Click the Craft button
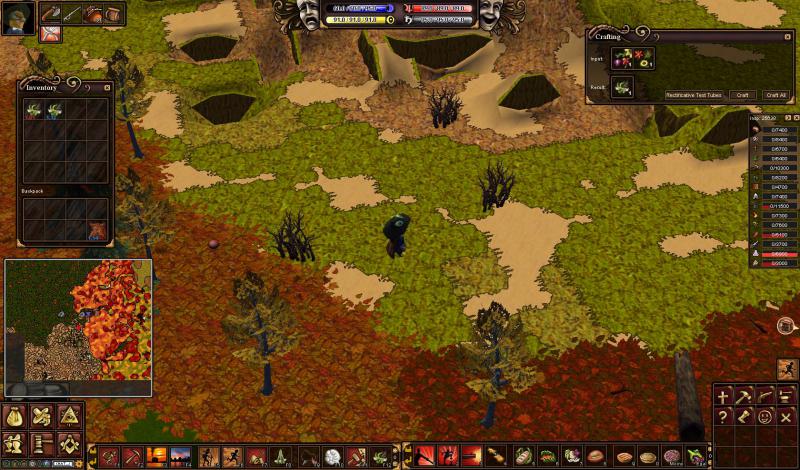800x470 pixels. point(742,95)
